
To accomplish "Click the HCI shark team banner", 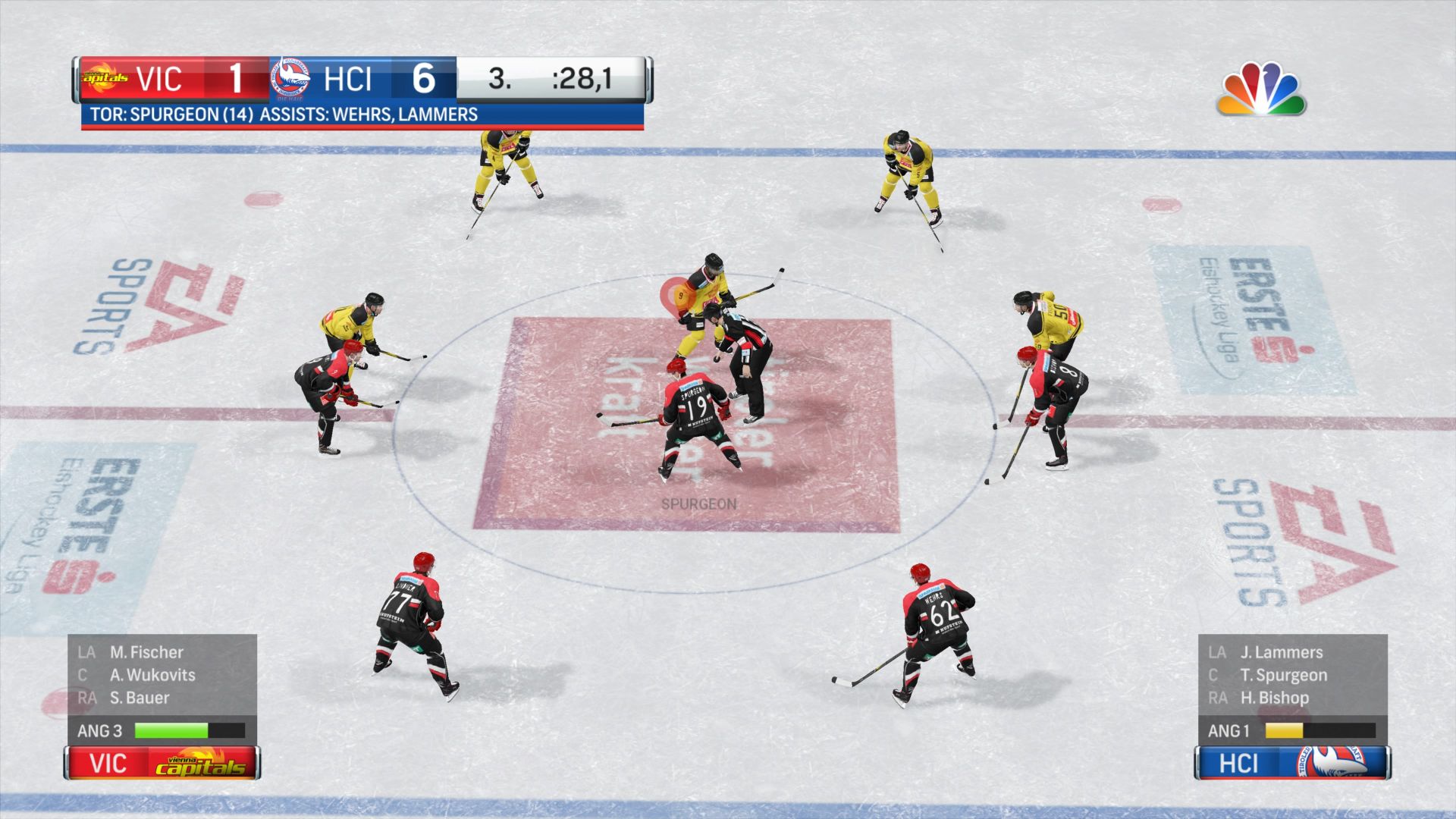I will [x=1292, y=763].
